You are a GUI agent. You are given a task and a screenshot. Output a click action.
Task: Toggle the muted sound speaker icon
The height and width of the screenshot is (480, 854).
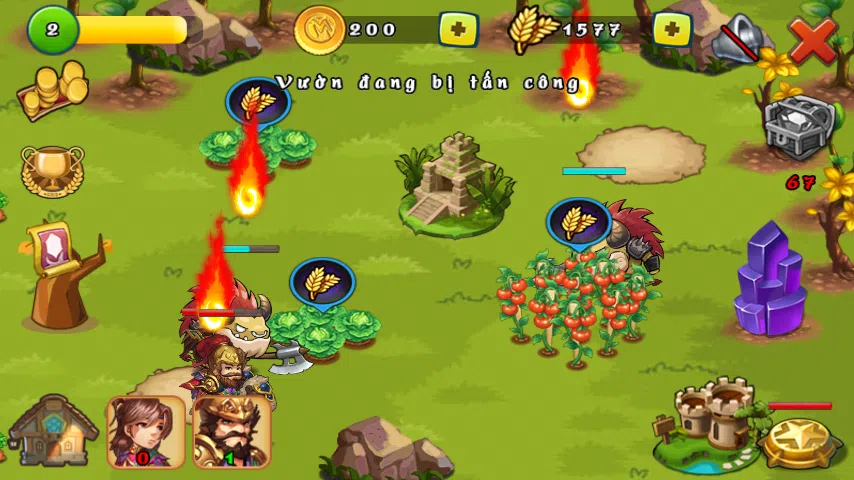[x=740, y=38]
